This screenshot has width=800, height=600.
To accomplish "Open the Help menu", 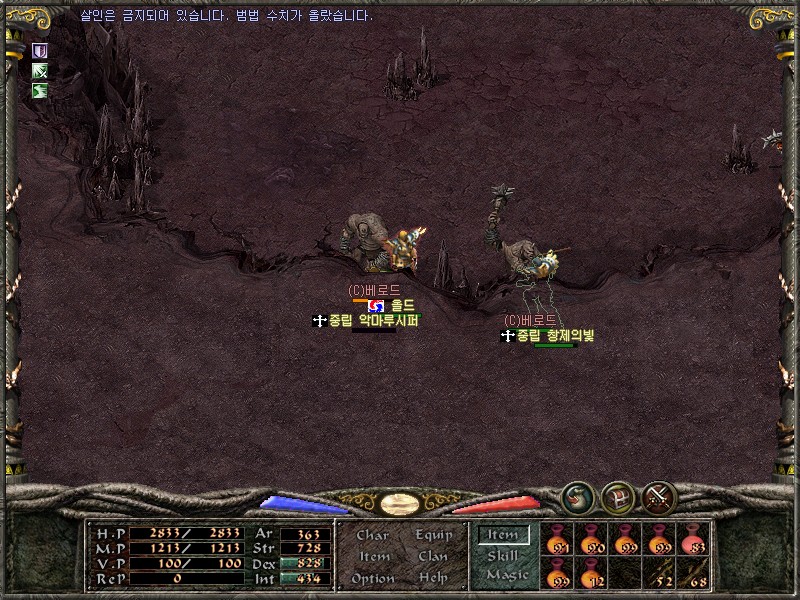I will (x=433, y=579).
